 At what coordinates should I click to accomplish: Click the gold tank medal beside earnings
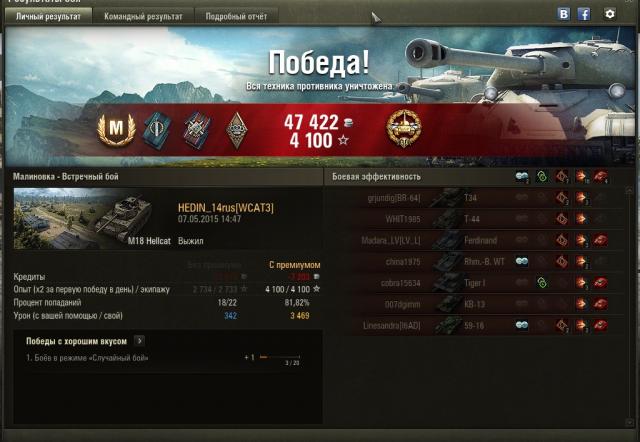point(404,127)
